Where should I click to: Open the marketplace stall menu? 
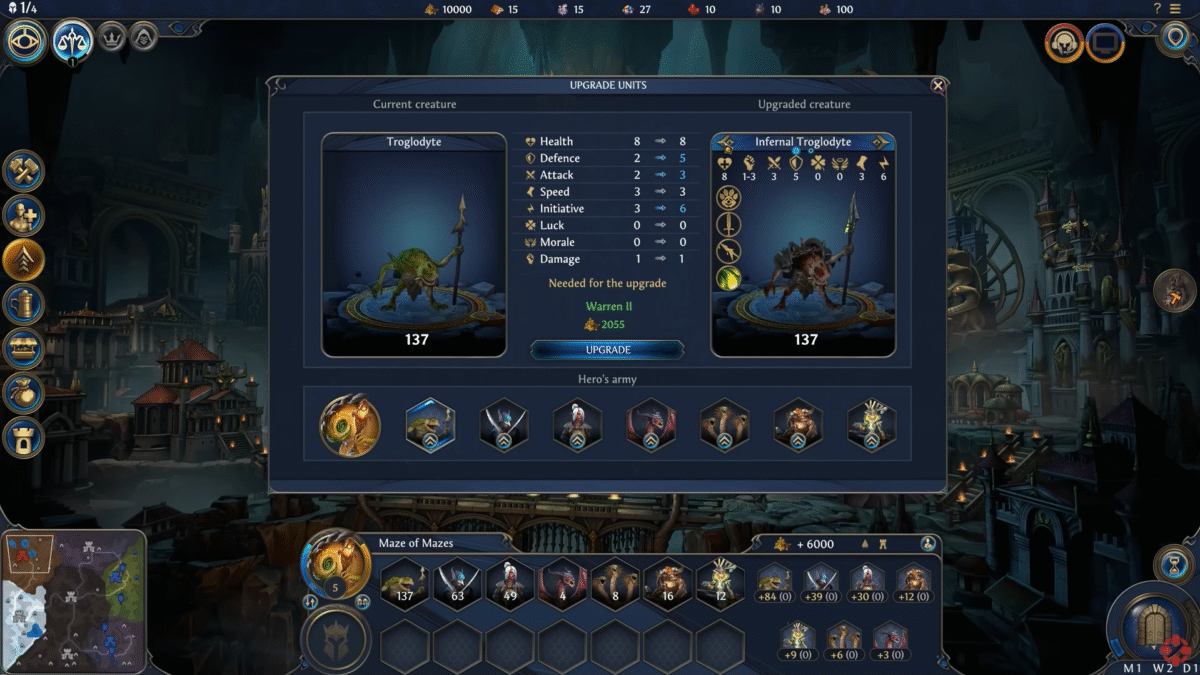pos(22,348)
